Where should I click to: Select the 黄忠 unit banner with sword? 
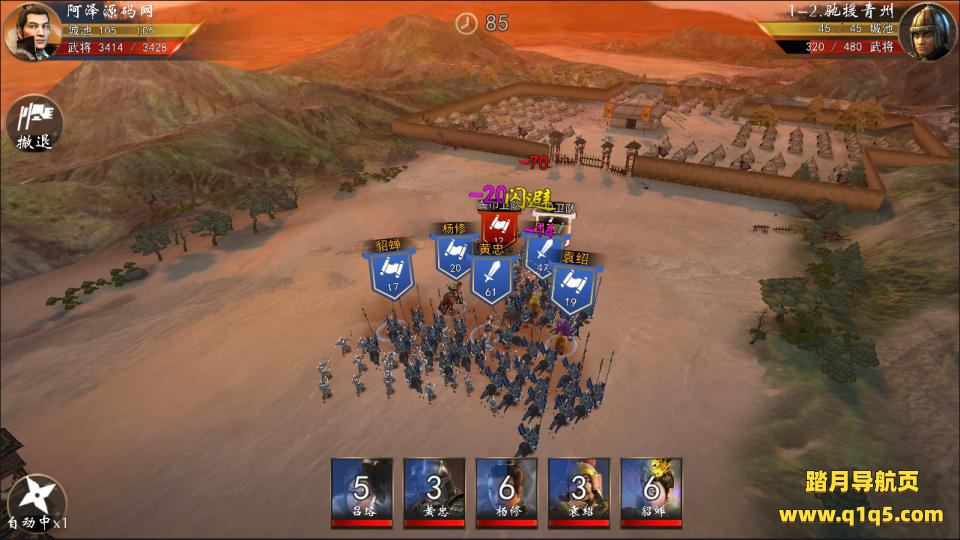pos(491,274)
